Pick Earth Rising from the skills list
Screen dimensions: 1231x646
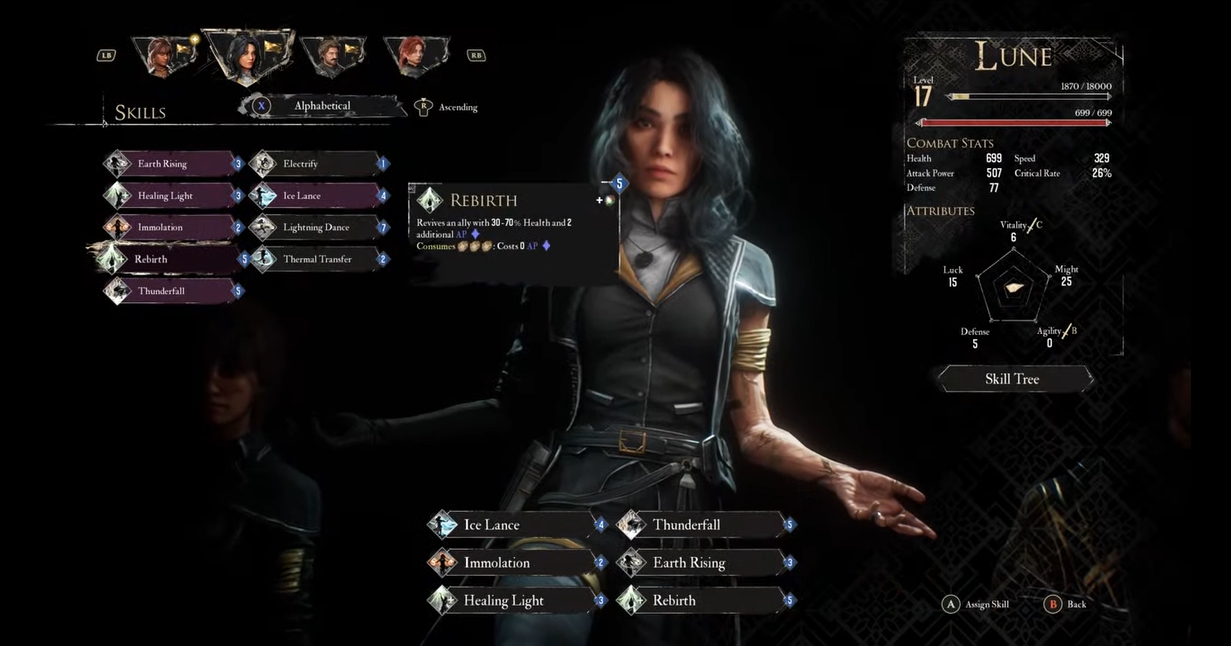pos(172,164)
